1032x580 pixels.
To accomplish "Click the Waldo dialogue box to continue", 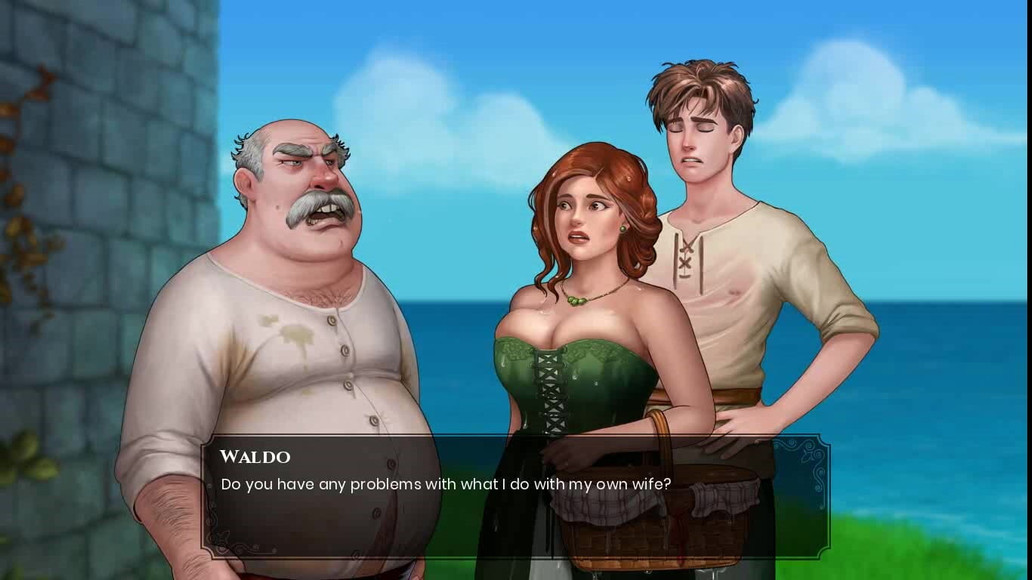I will click(515, 497).
